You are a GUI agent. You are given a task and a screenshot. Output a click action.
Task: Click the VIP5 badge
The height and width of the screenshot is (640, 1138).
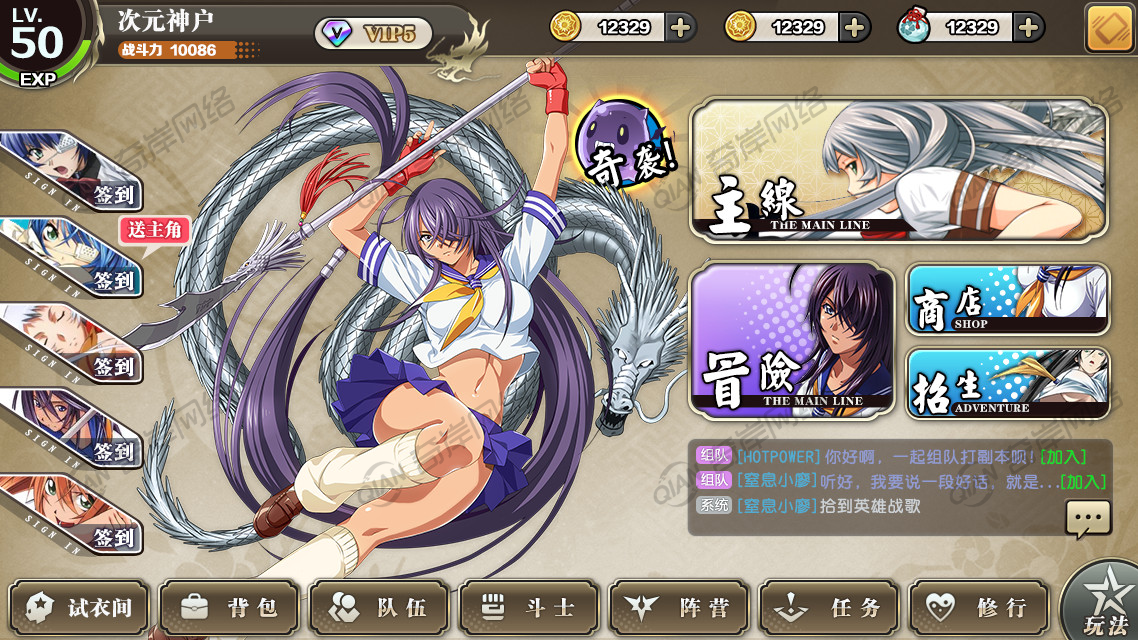coord(374,34)
